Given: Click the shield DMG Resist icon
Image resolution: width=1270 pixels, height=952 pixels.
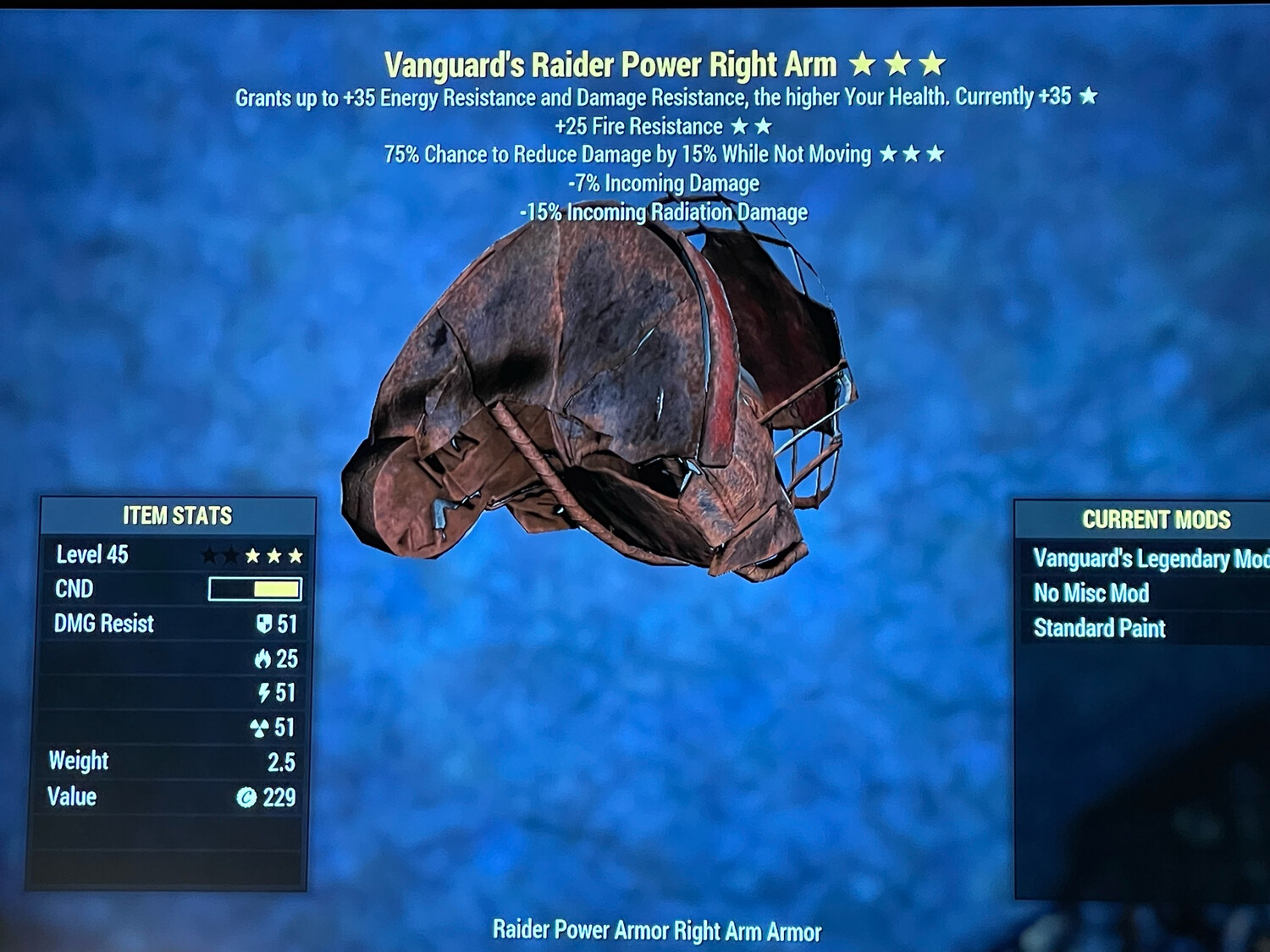Looking at the screenshot, I should click(266, 625).
